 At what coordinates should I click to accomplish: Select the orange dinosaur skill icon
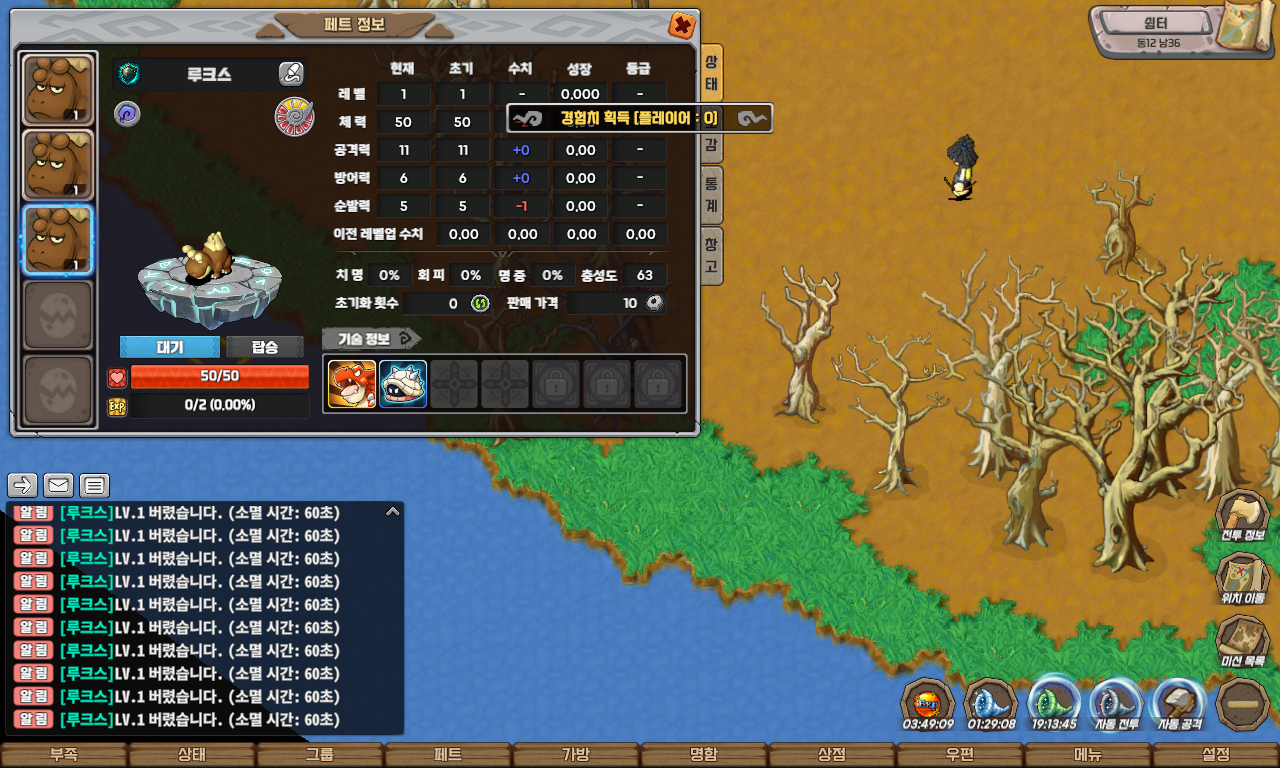[352, 384]
